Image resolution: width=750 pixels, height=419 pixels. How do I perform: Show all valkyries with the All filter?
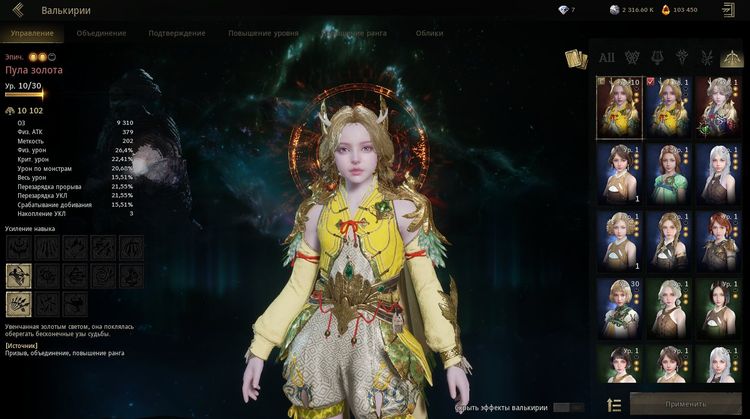(607, 57)
